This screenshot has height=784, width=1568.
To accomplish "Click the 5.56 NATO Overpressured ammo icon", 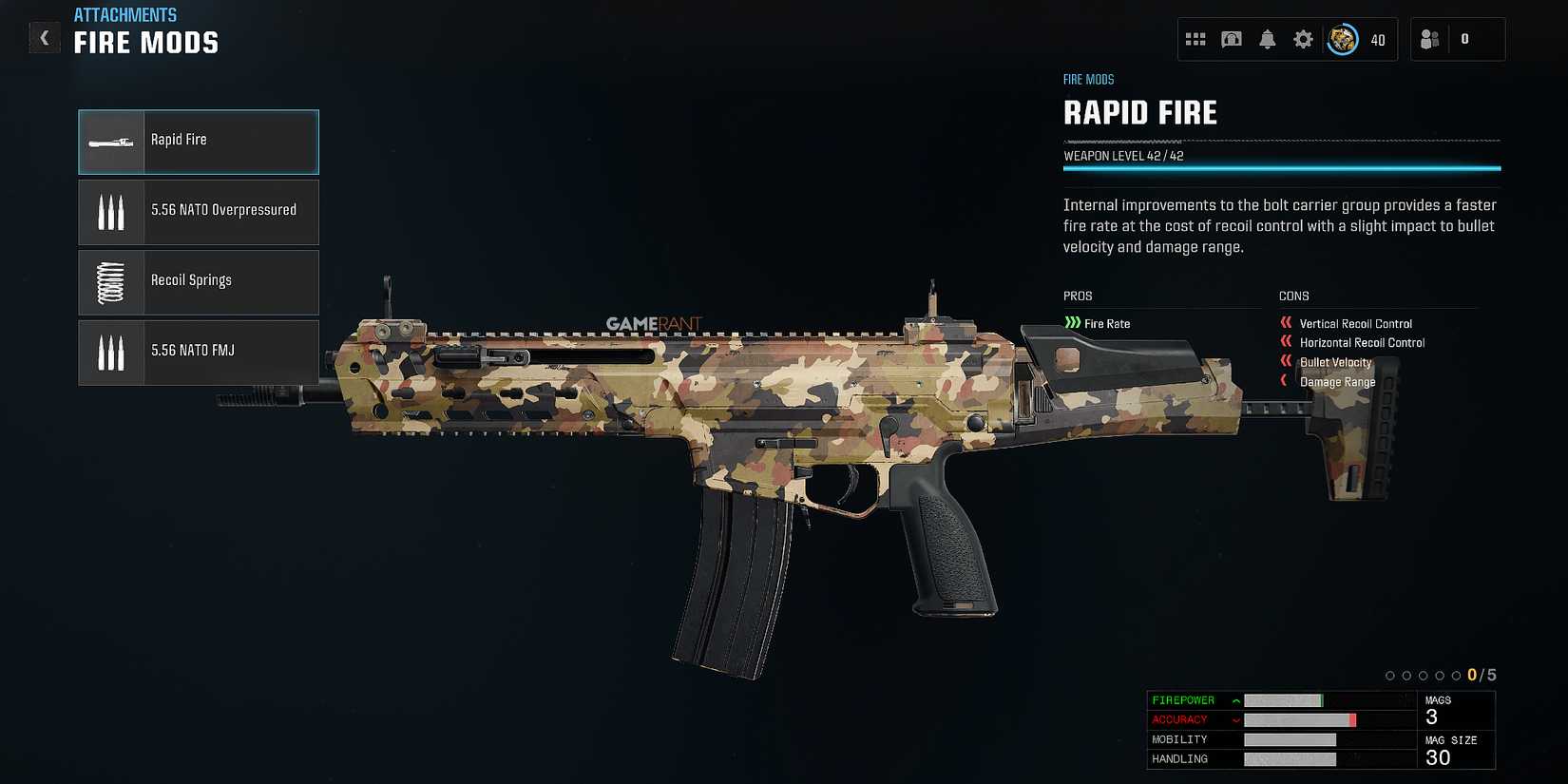I will tap(111, 211).
